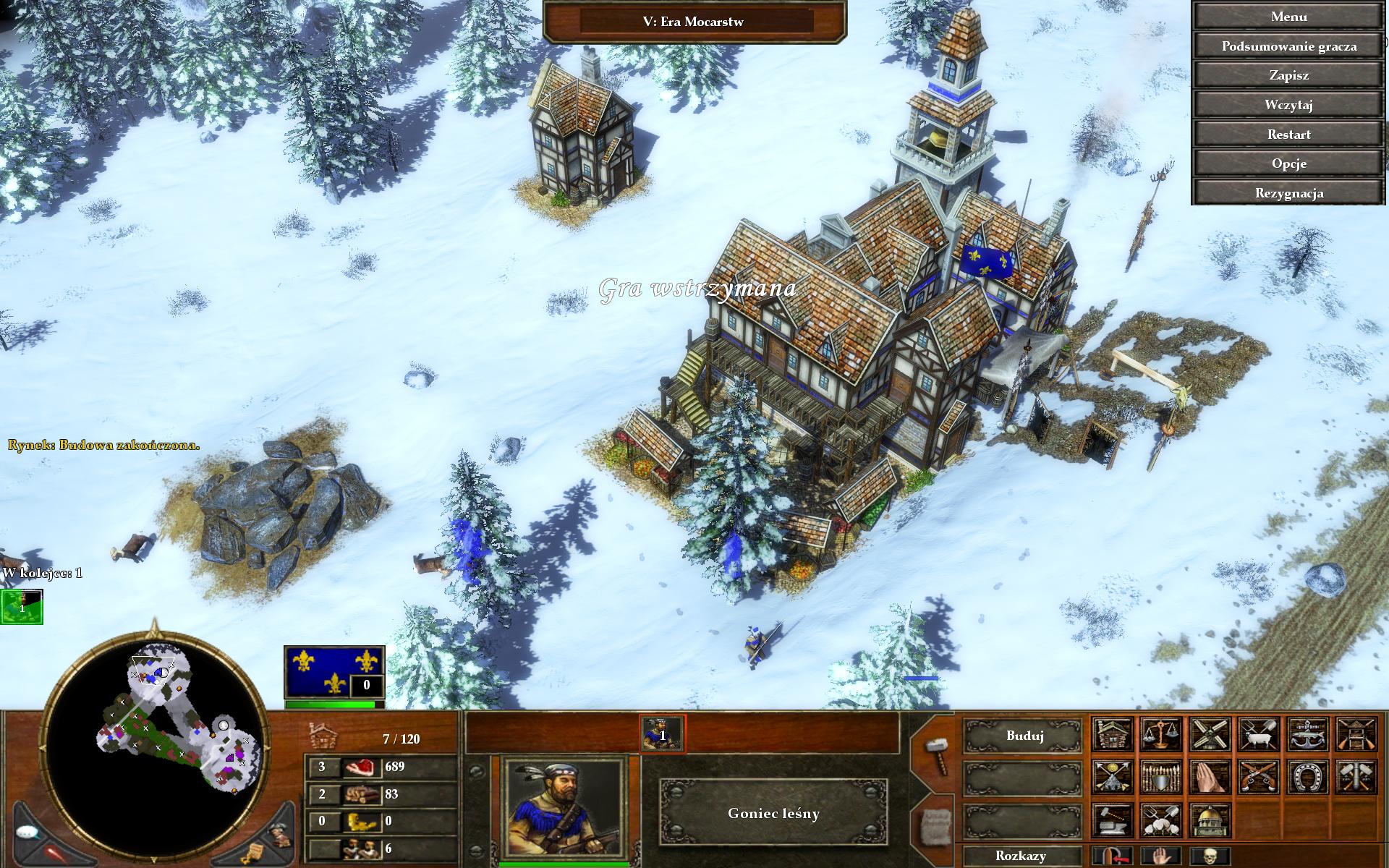Open Podsumowanie gracza summary
The width and height of the screenshot is (1389, 868).
point(1288,46)
